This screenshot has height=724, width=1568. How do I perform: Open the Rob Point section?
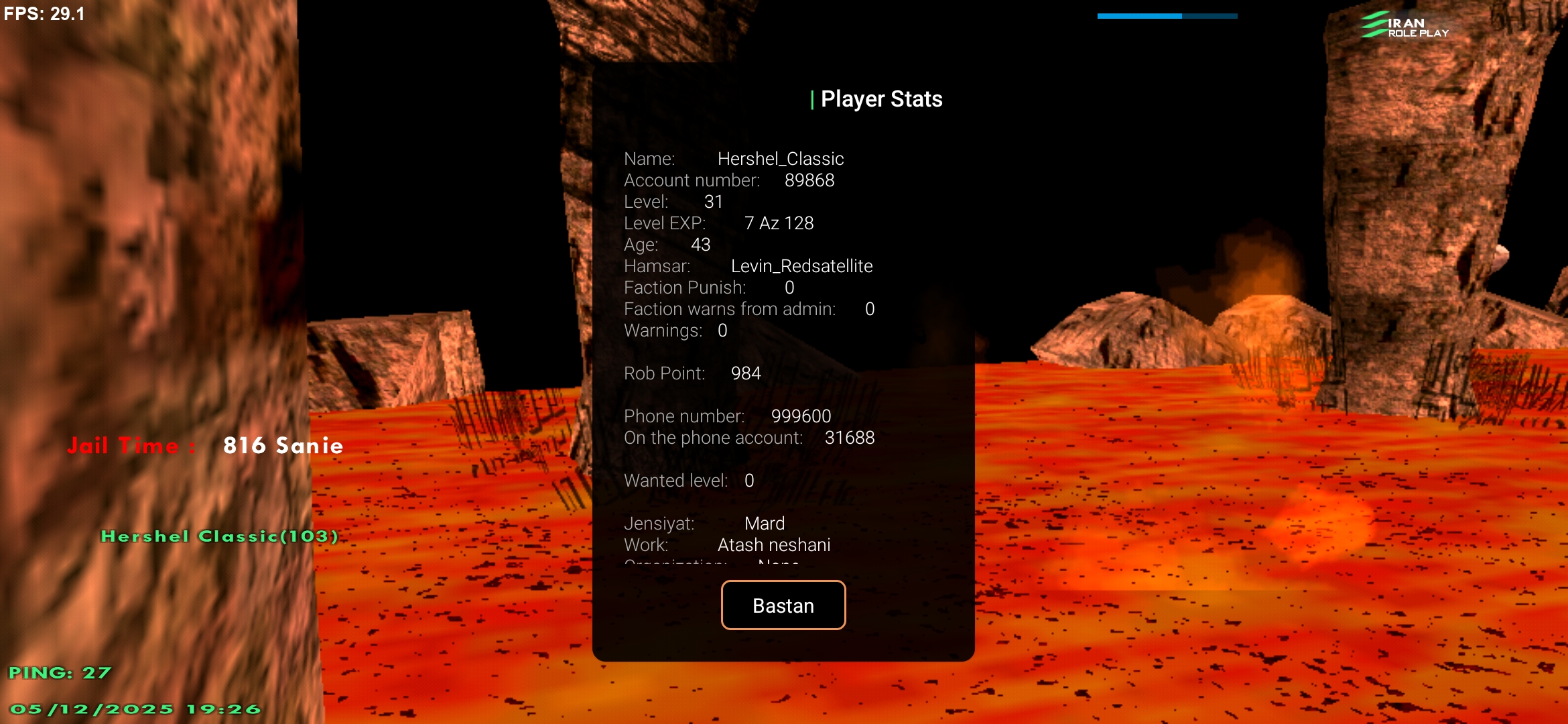tap(692, 373)
